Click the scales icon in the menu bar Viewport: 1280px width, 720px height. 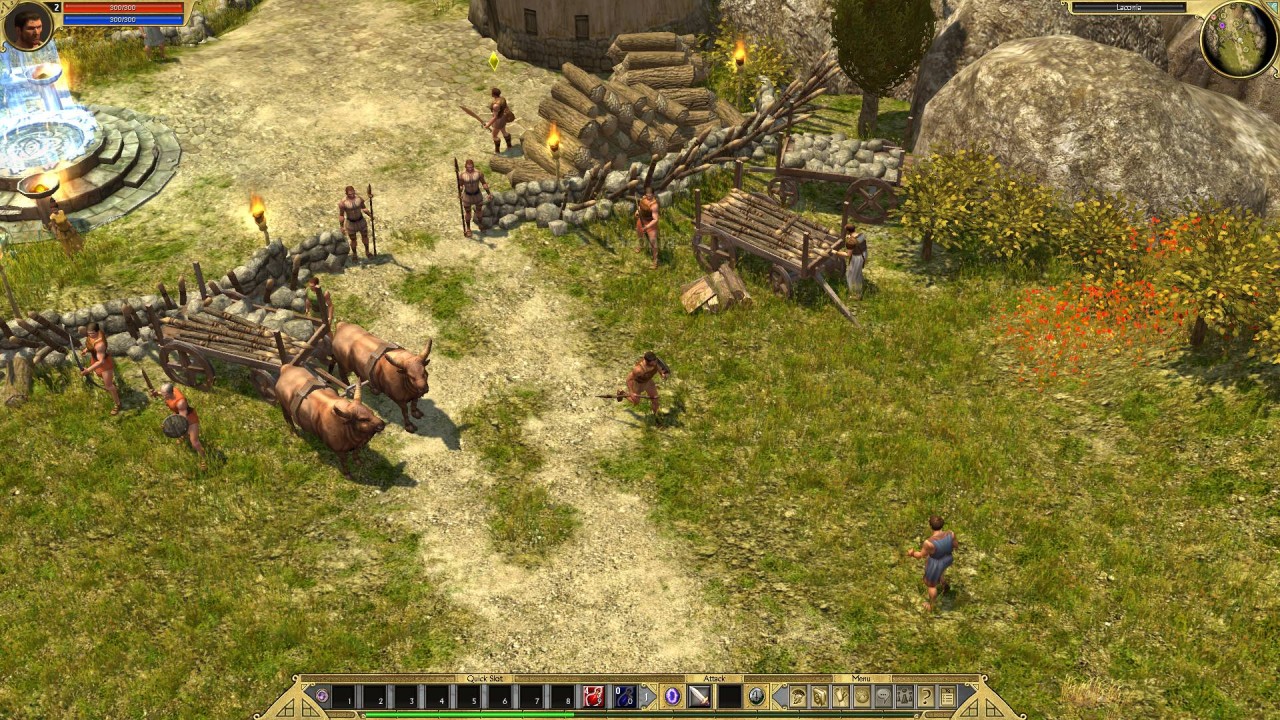(x=905, y=697)
